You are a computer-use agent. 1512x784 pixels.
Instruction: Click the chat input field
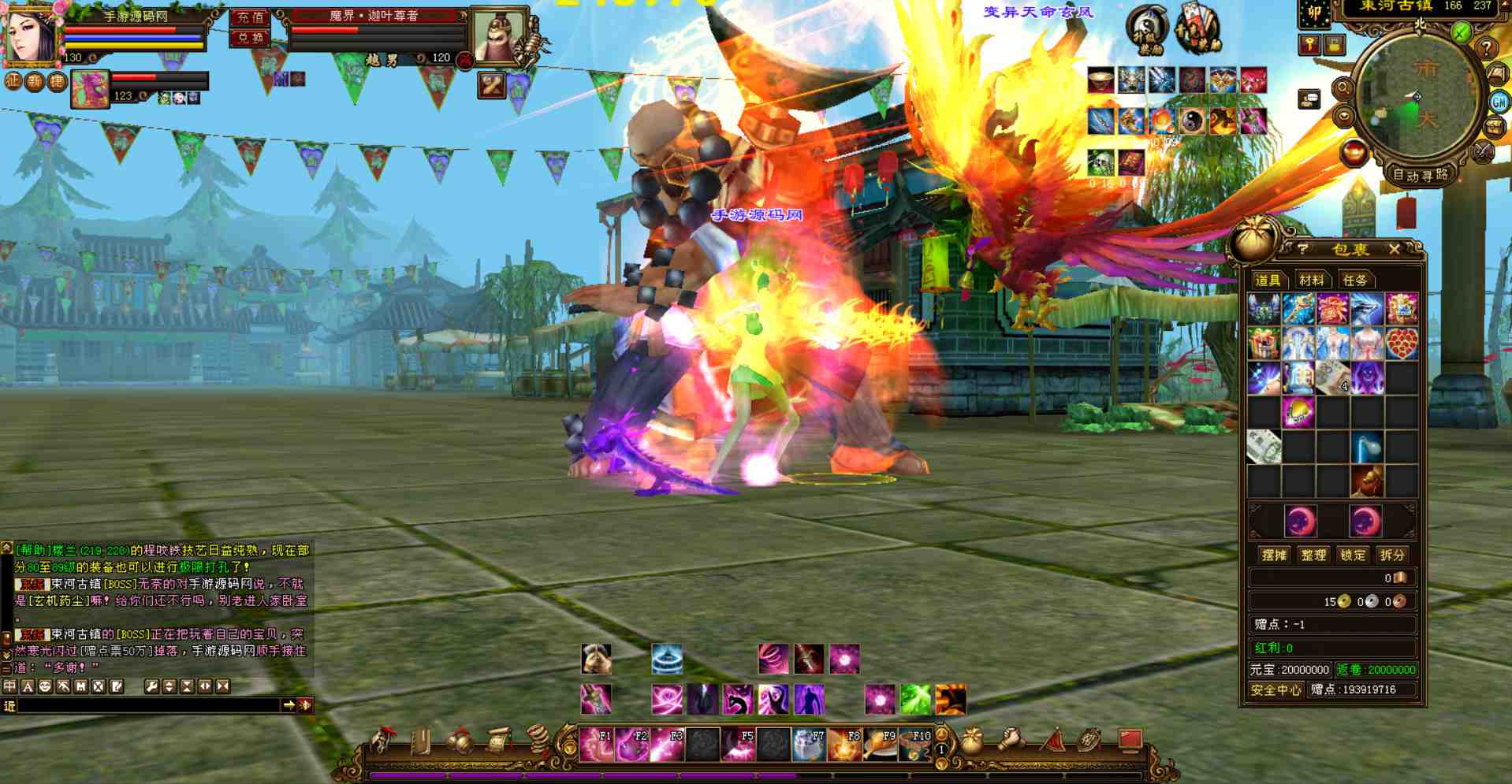click(150, 705)
